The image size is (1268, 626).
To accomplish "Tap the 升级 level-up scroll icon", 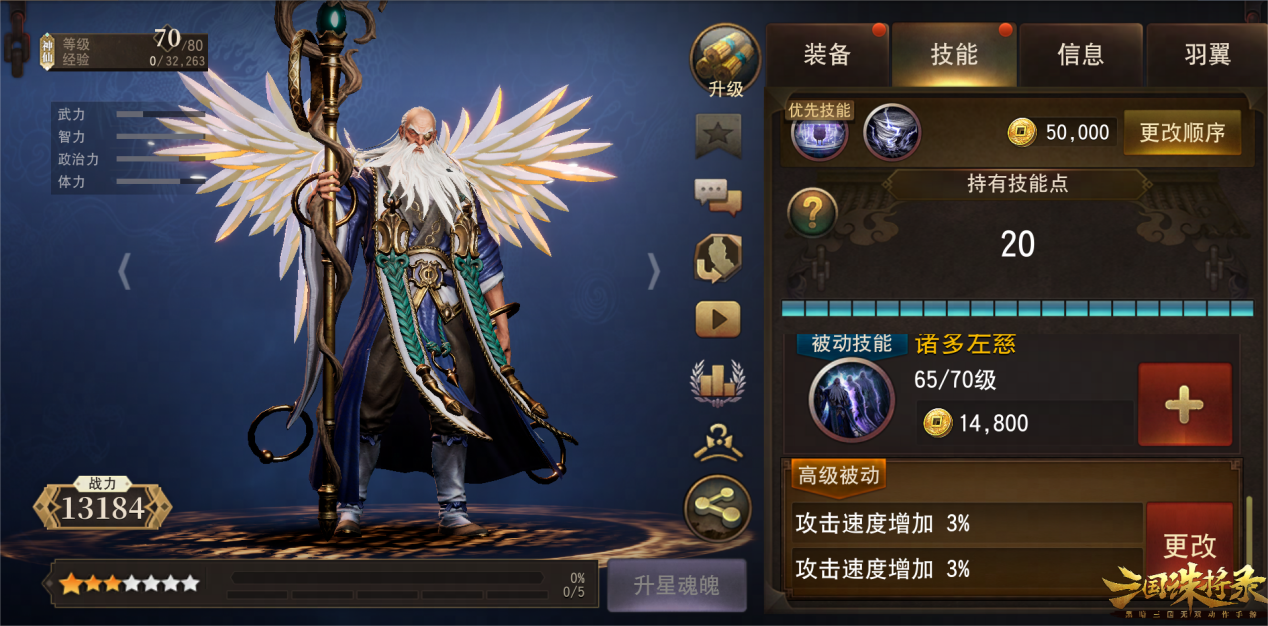I will 725,60.
